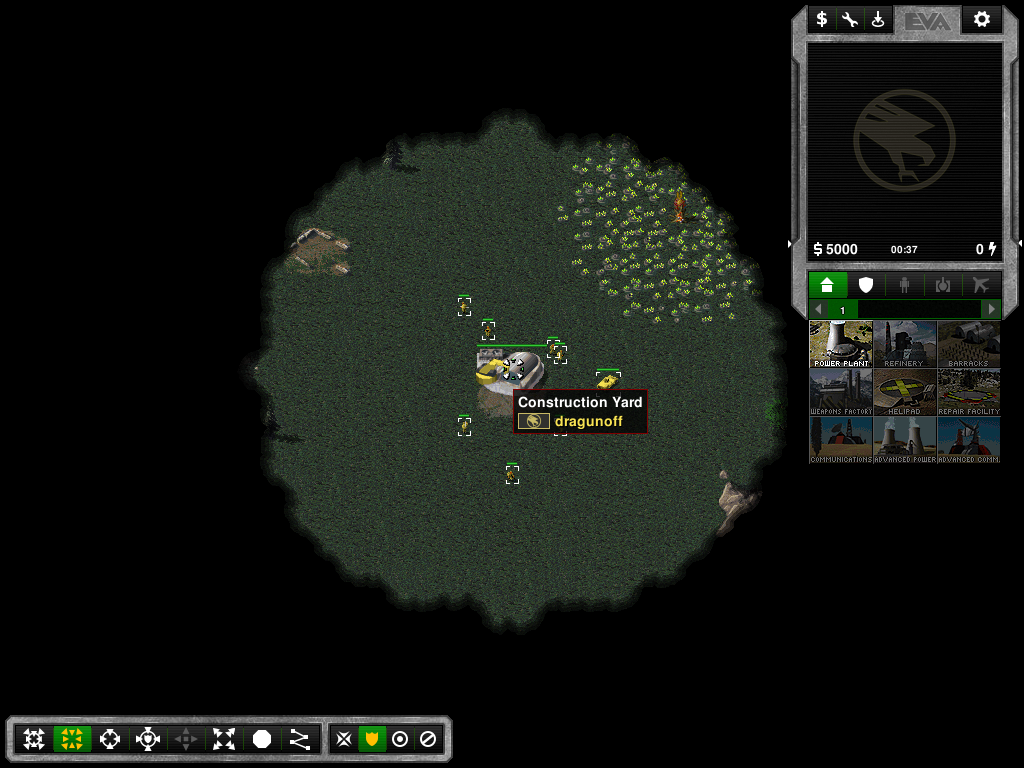The width and height of the screenshot is (1024, 768).
Task: Switch to the Buildings production tab
Action: (827, 285)
